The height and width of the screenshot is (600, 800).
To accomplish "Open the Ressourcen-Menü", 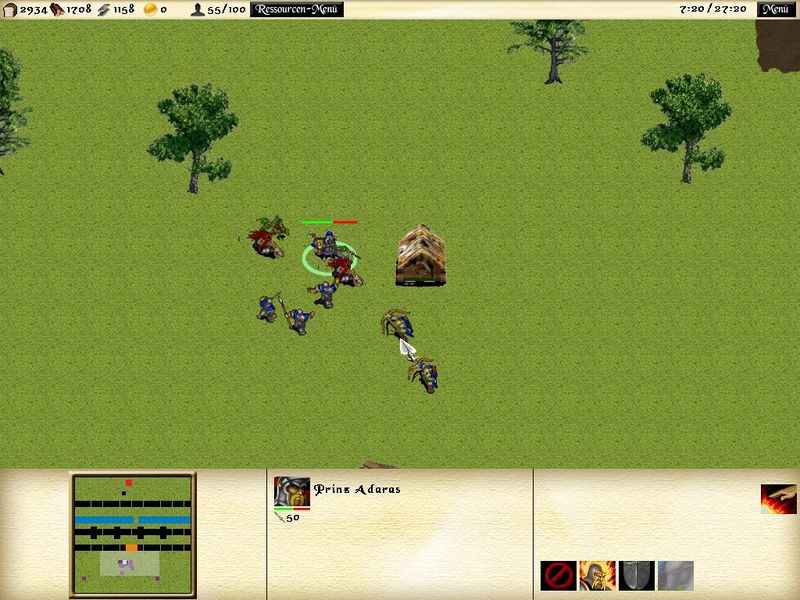I will click(296, 10).
